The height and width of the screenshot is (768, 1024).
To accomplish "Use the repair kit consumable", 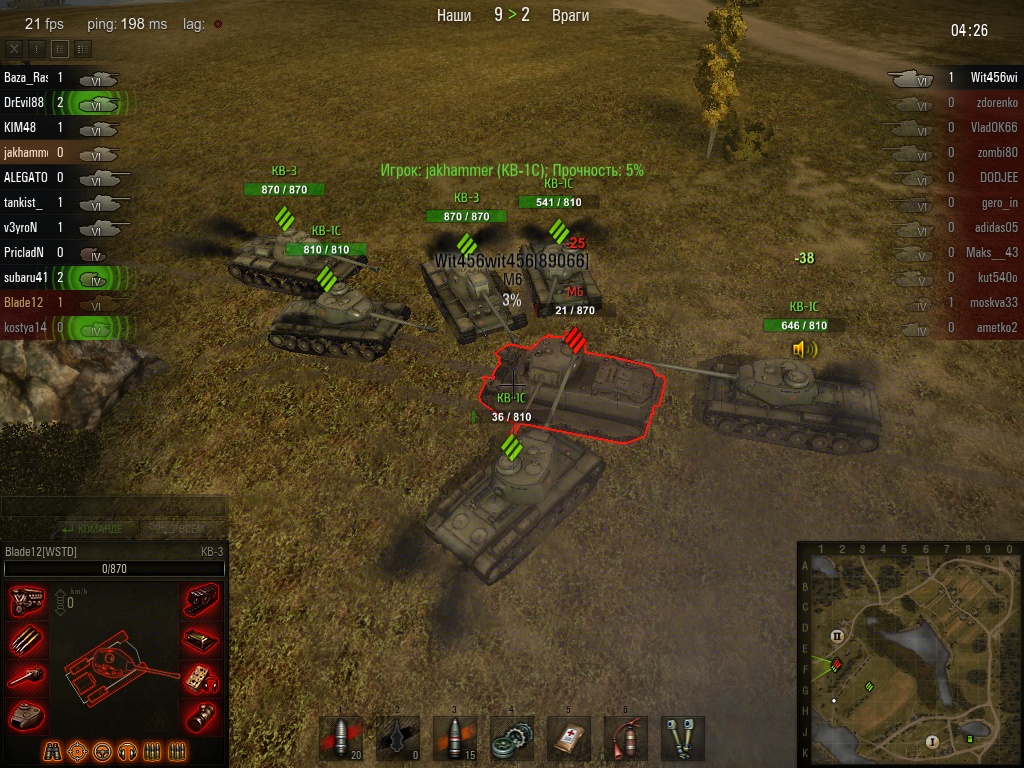I will [x=512, y=739].
